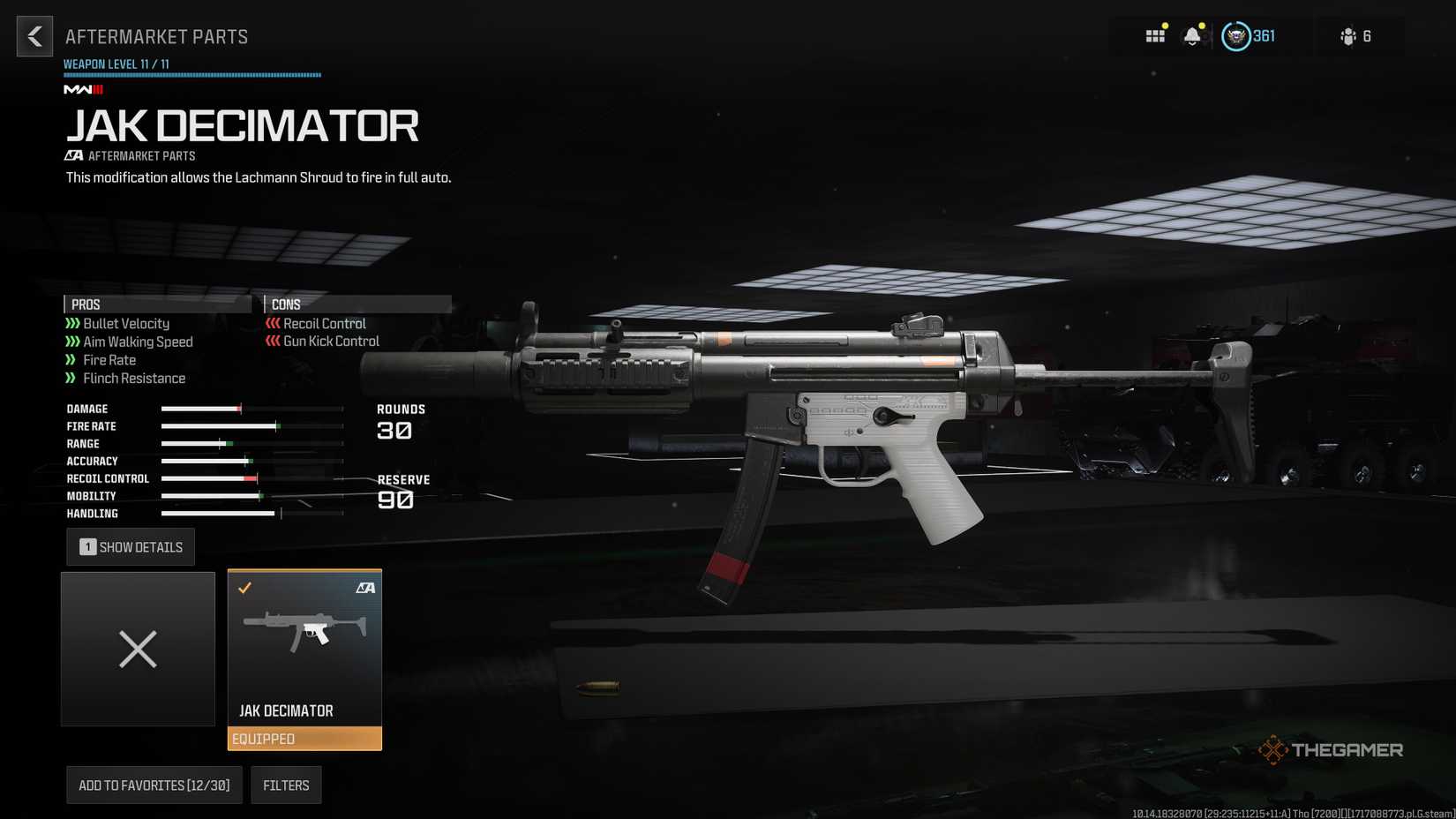Toggle the EQUIPPED state of JAK DECIMATOR
Image resolution: width=1456 pixels, height=819 pixels.
tap(304, 739)
